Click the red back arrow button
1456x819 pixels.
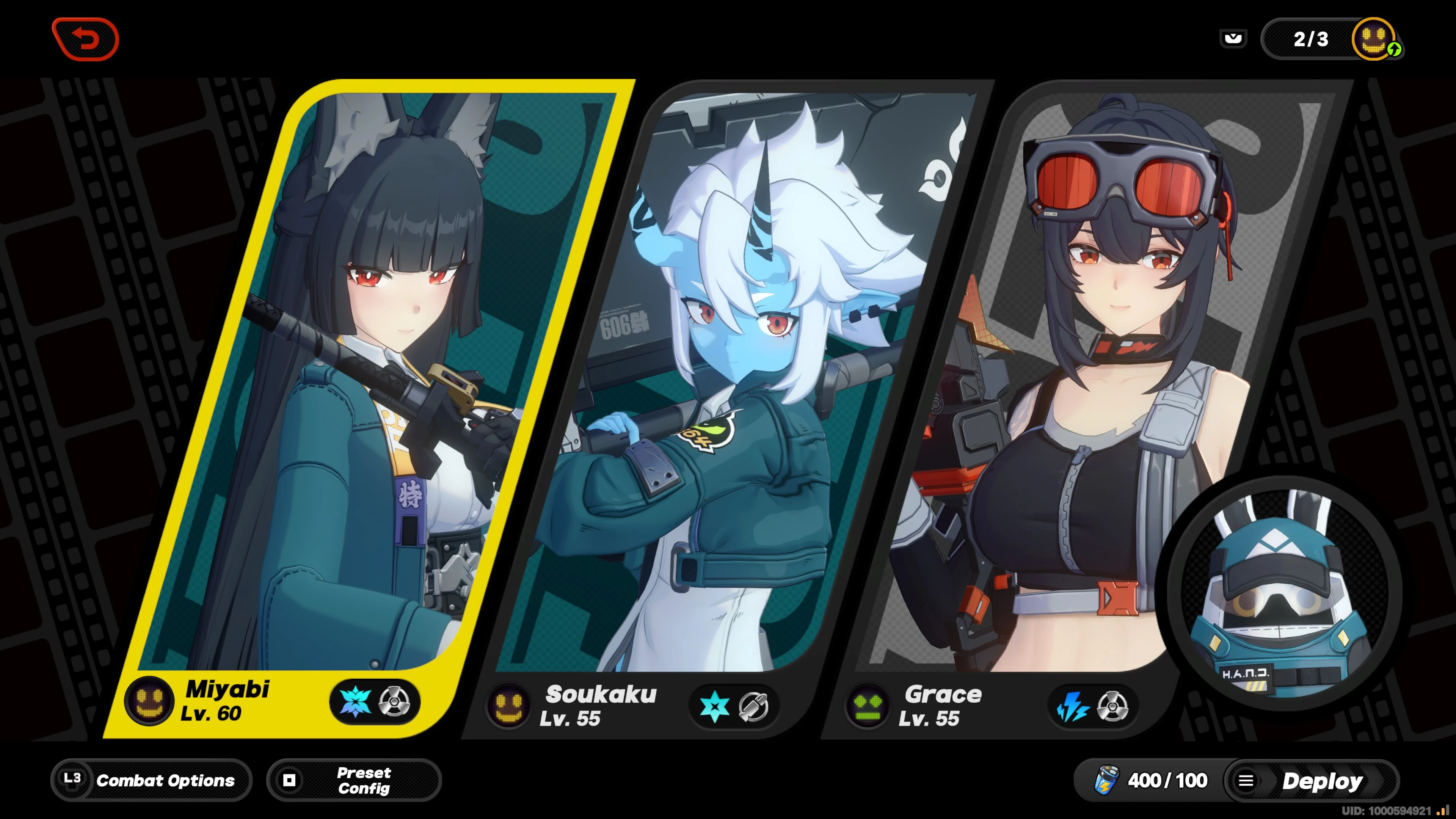point(86,38)
